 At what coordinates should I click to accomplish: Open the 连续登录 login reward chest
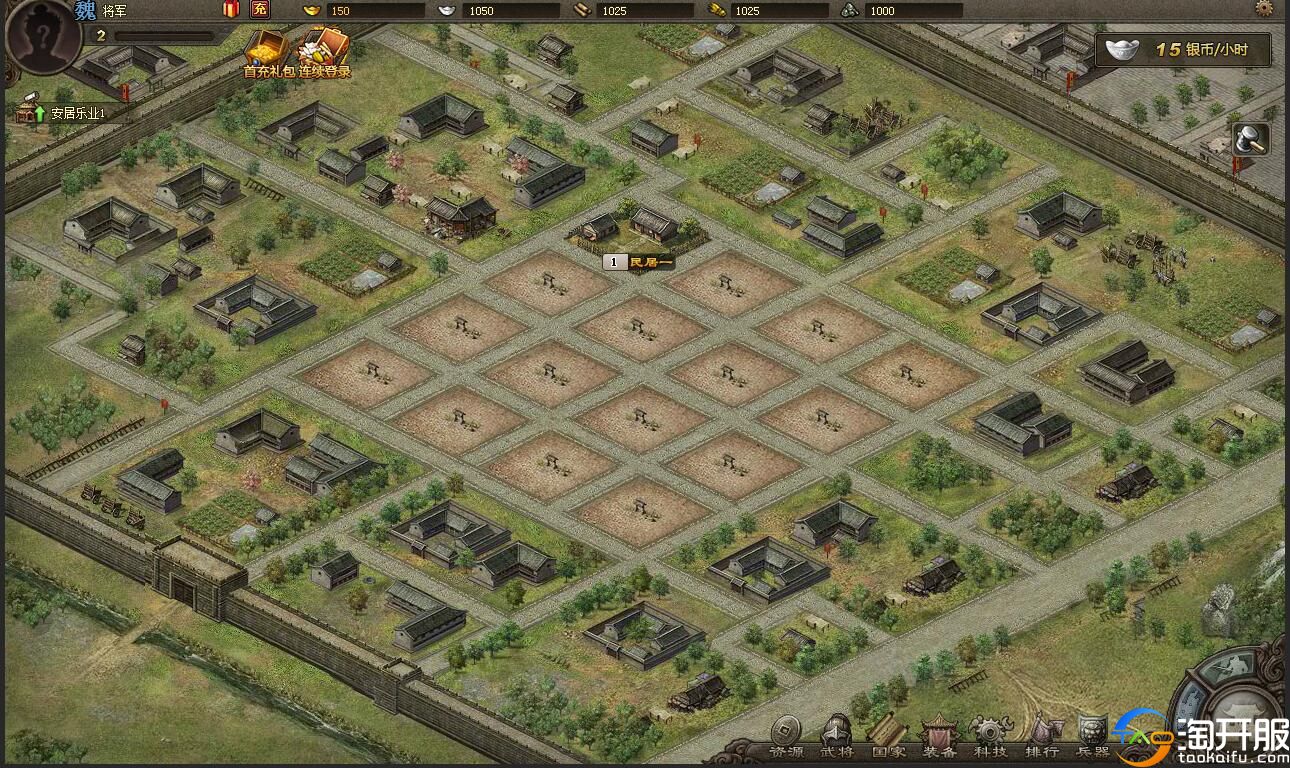(324, 51)
